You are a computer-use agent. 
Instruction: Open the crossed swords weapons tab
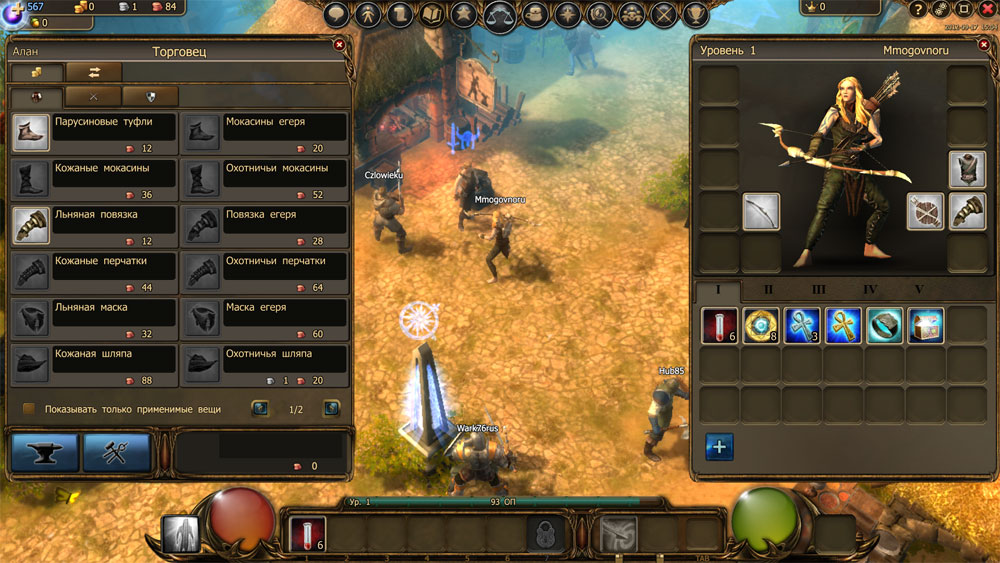coord(93,96)
